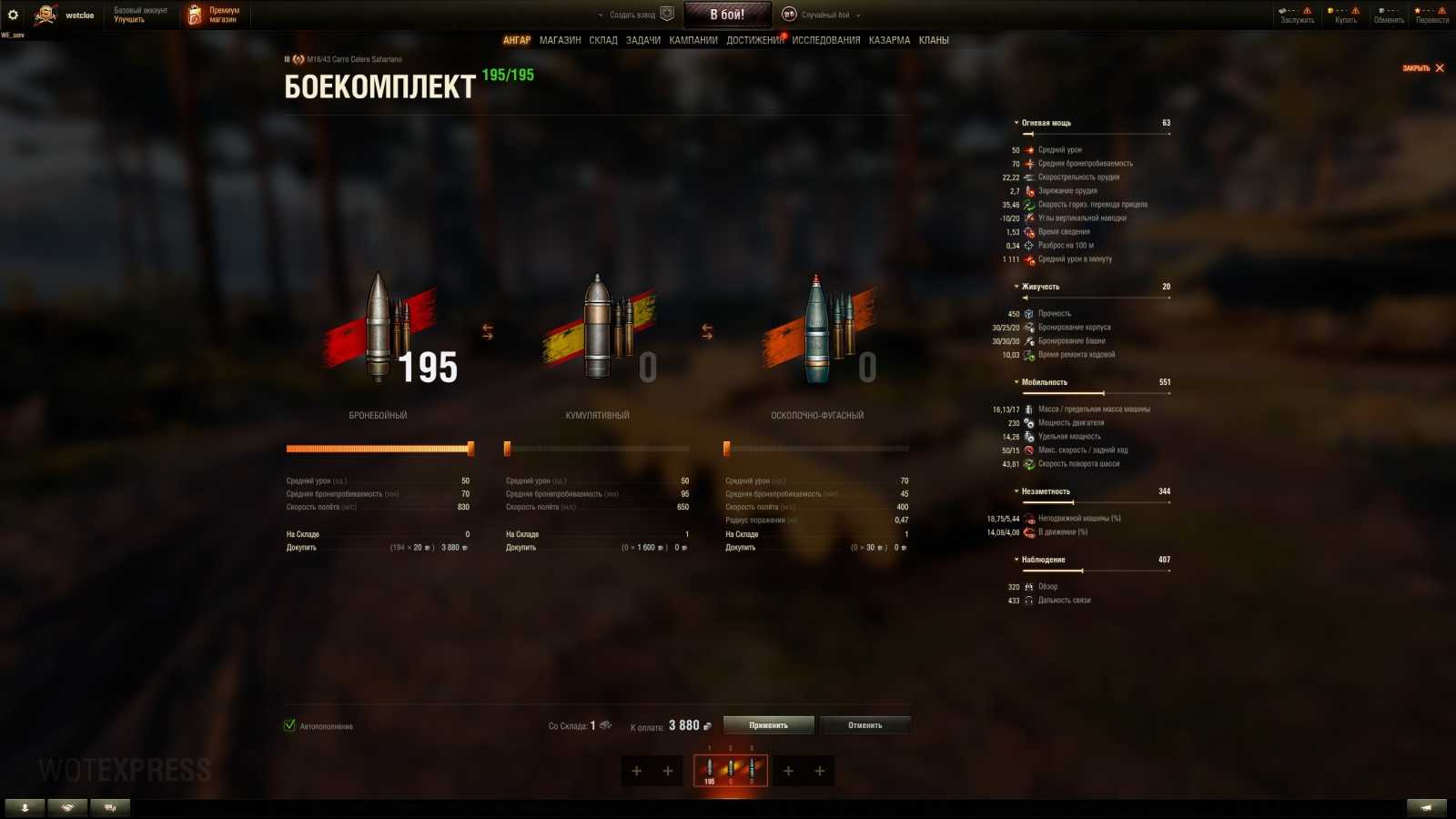
Task: Switch to the МАГАЗИН tab
Action: pyautogui.click(x=562, y=40)
